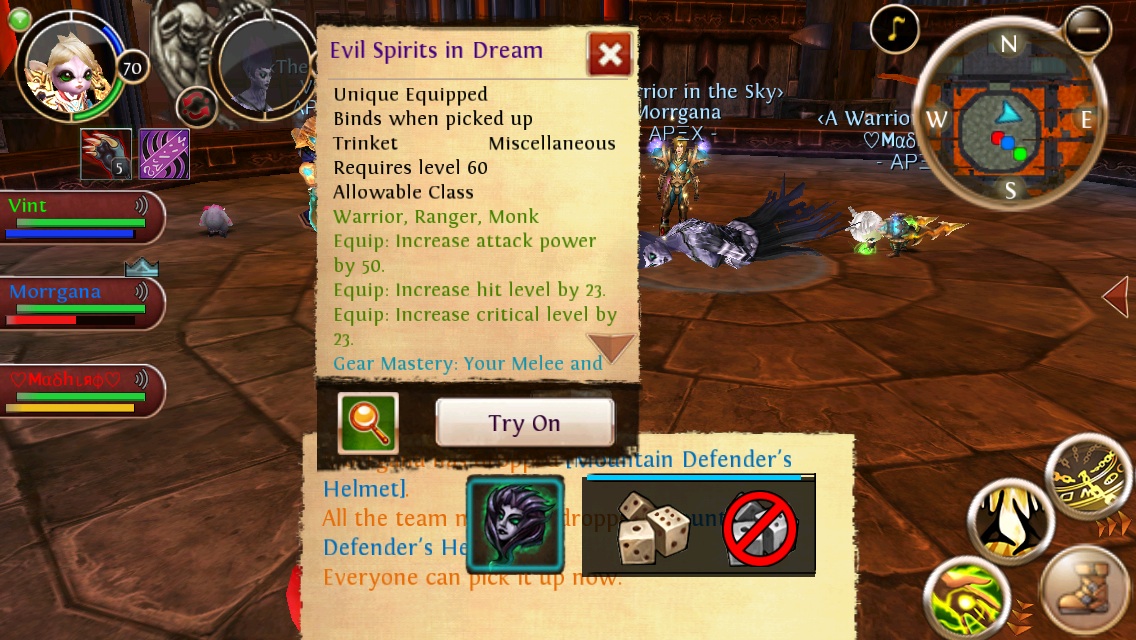
Task: Open the side panel with the red arrow
Action: click(1116, 296)
